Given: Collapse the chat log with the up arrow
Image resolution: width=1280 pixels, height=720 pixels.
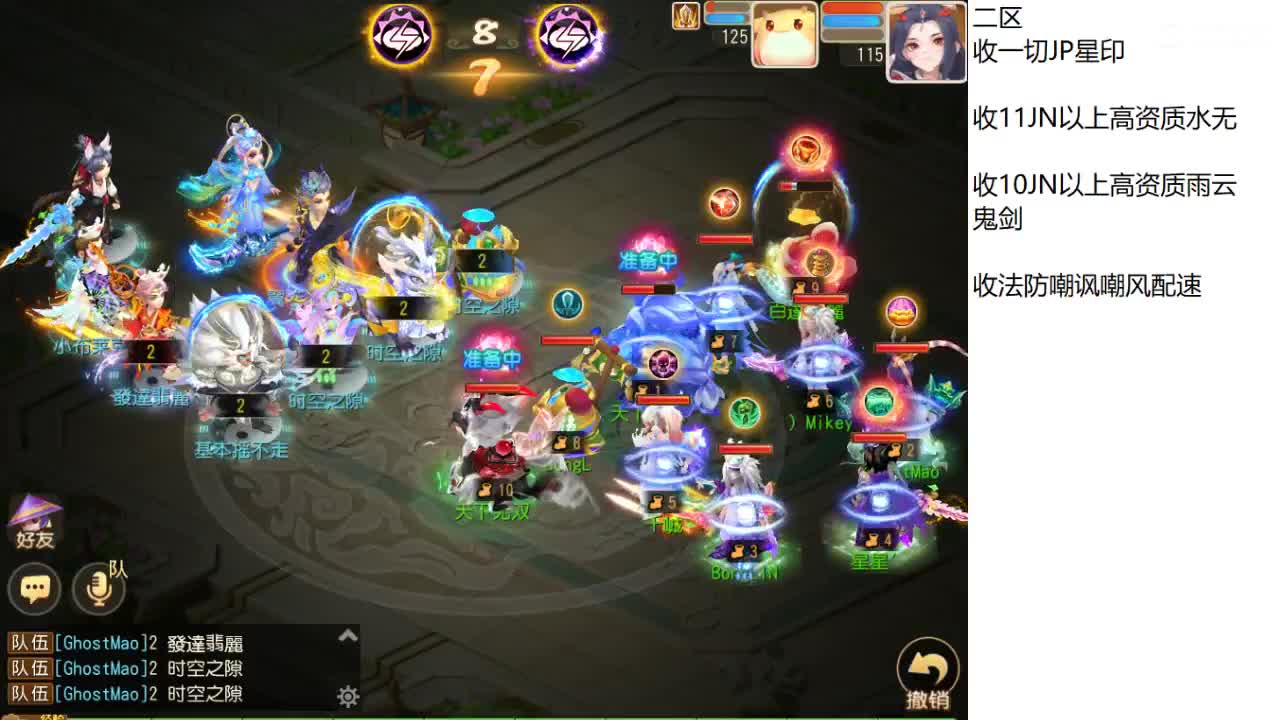Looking at the screenshot, I should point(349,634).
